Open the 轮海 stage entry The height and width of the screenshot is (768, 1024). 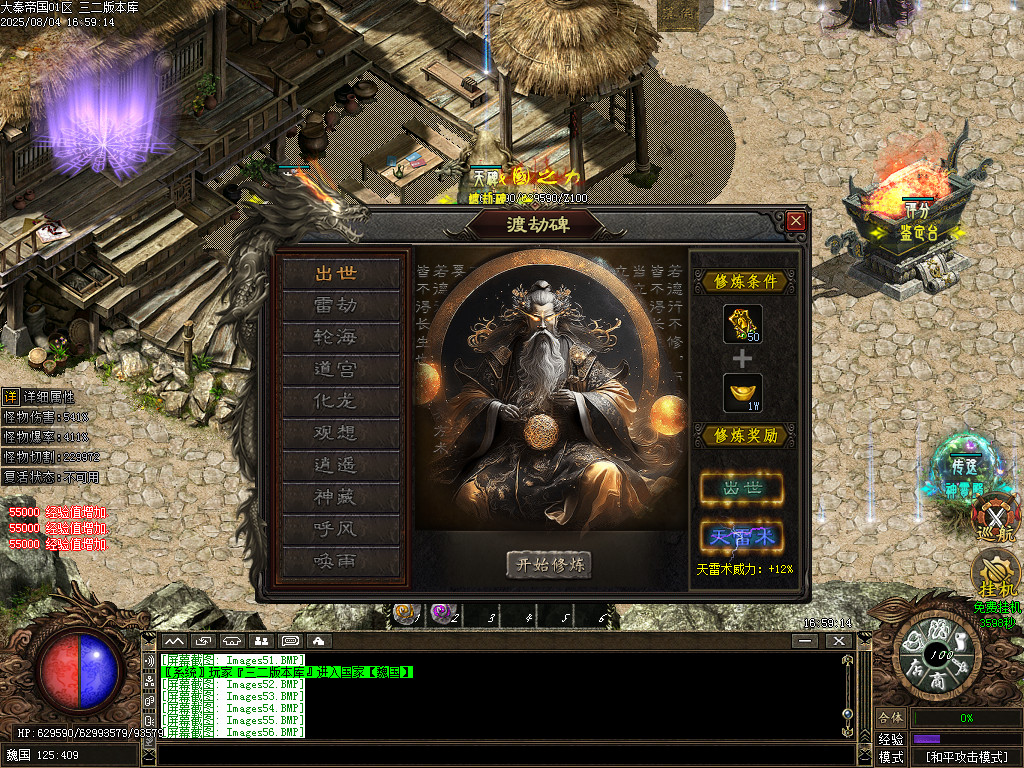tap(336, 337)
